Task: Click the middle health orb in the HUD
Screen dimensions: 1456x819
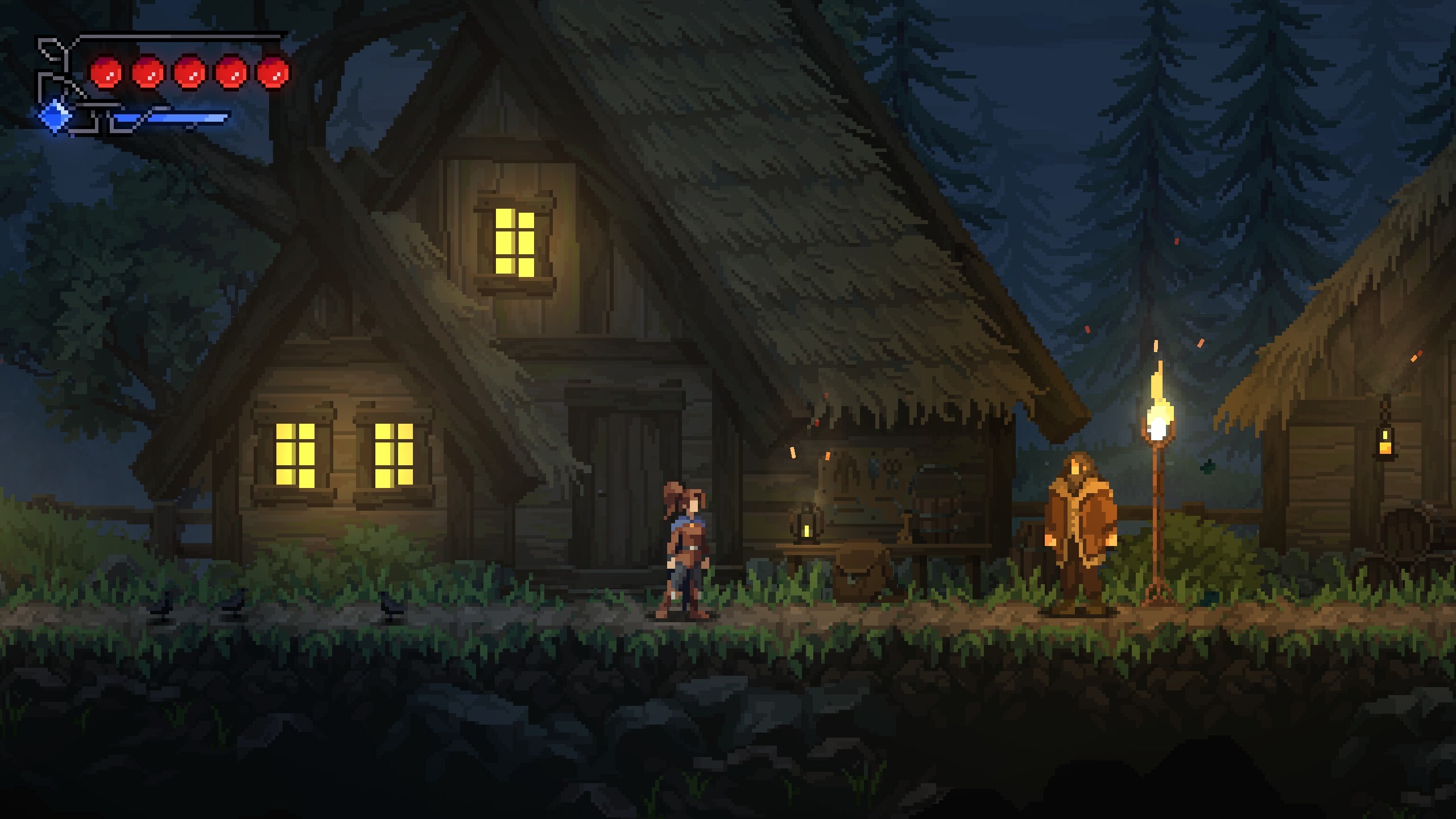Action: point(191,74)
